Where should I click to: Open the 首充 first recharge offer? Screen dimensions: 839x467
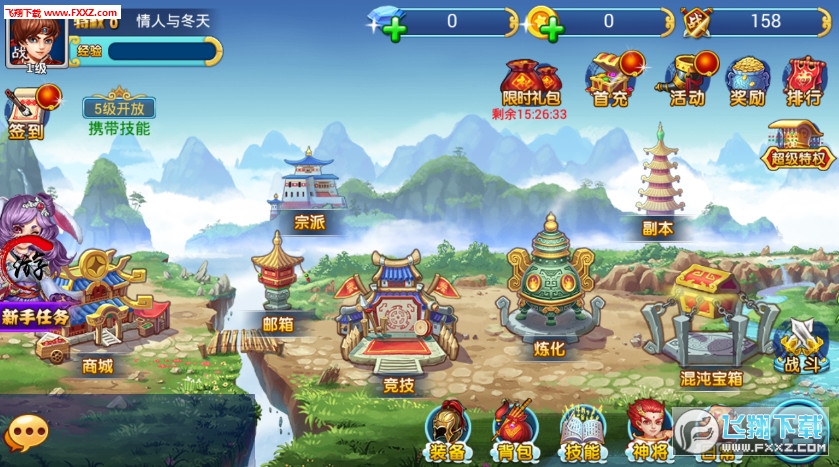610,78
